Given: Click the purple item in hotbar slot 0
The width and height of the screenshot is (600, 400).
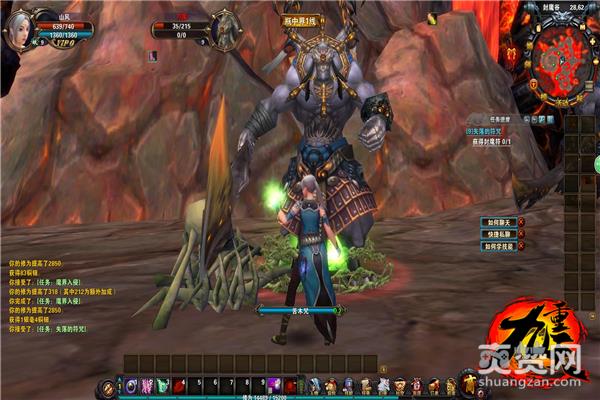Looking at the screenshot, I should tap(274, 386).
